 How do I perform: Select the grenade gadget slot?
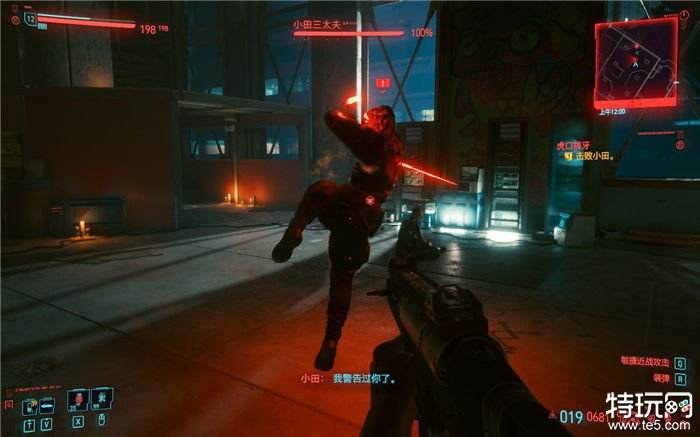[x=102, y=400]
